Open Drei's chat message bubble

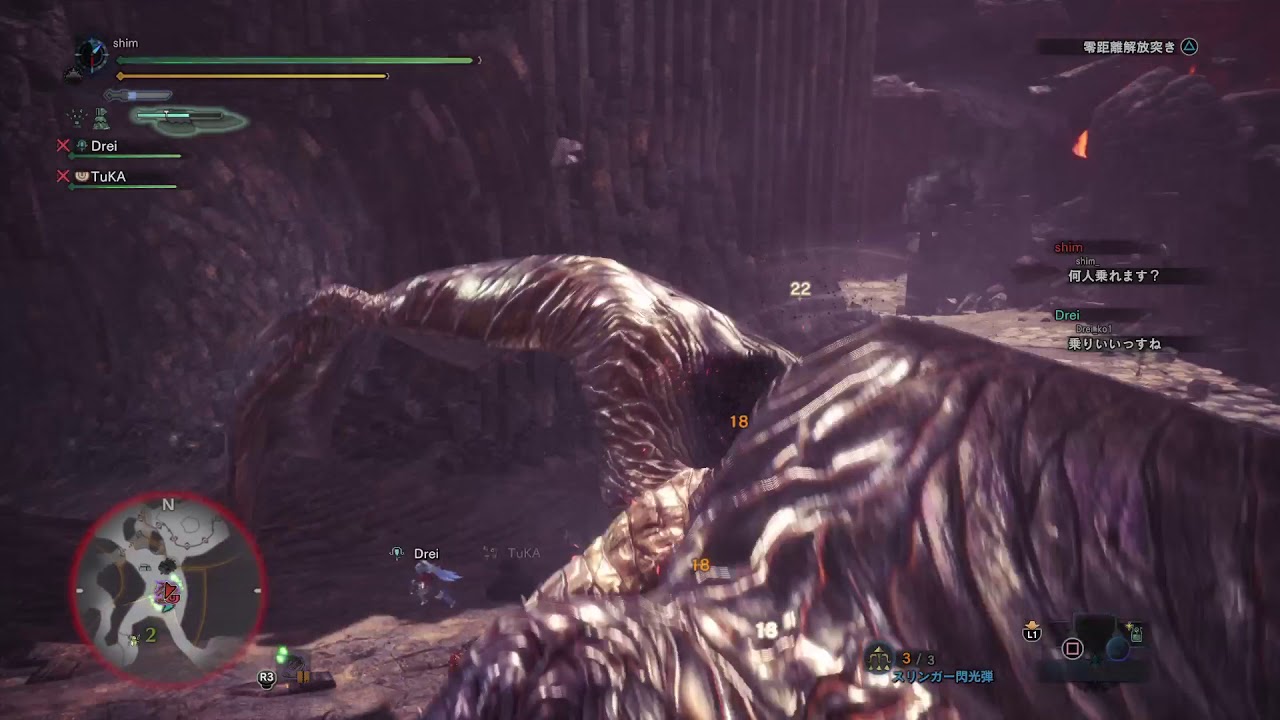[1114, 343]
